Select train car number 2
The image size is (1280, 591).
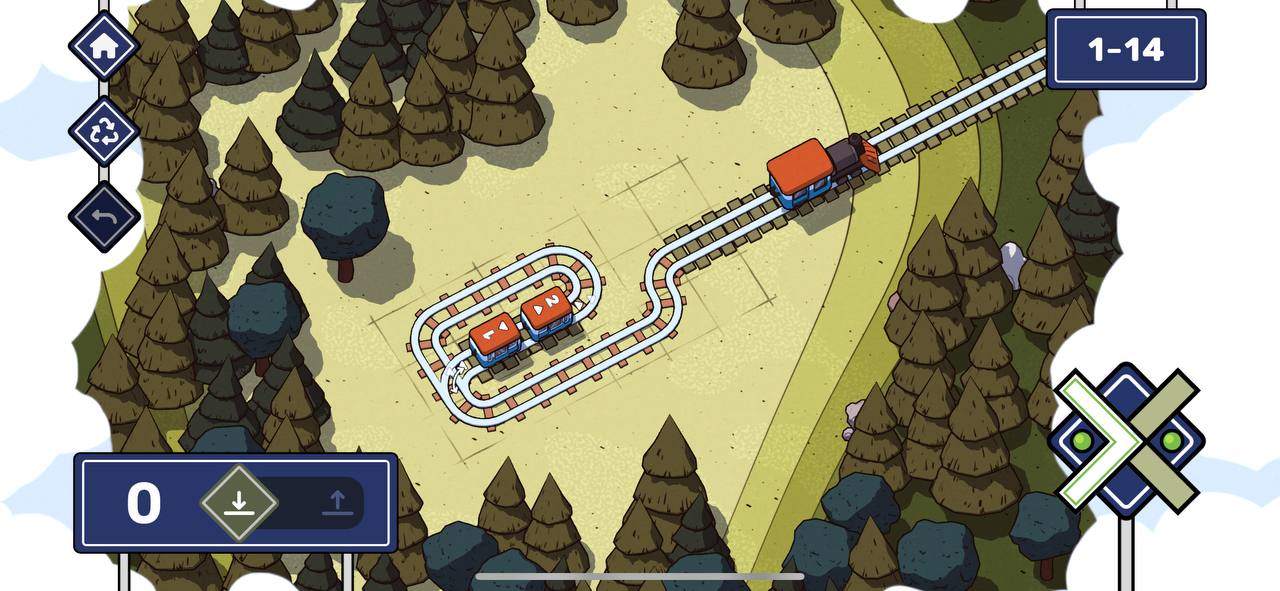tap(547, 309)
